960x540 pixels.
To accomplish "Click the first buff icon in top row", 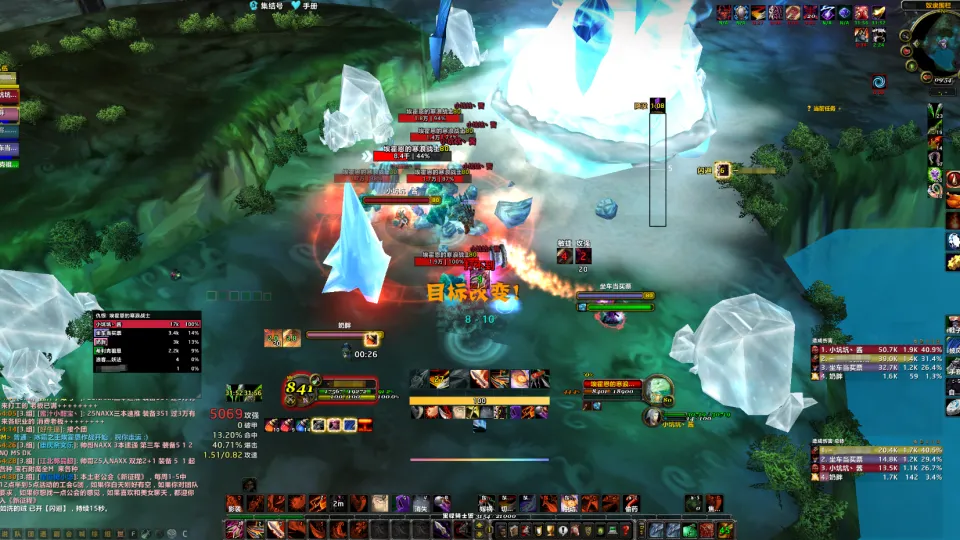I will (x=720, y=13).
